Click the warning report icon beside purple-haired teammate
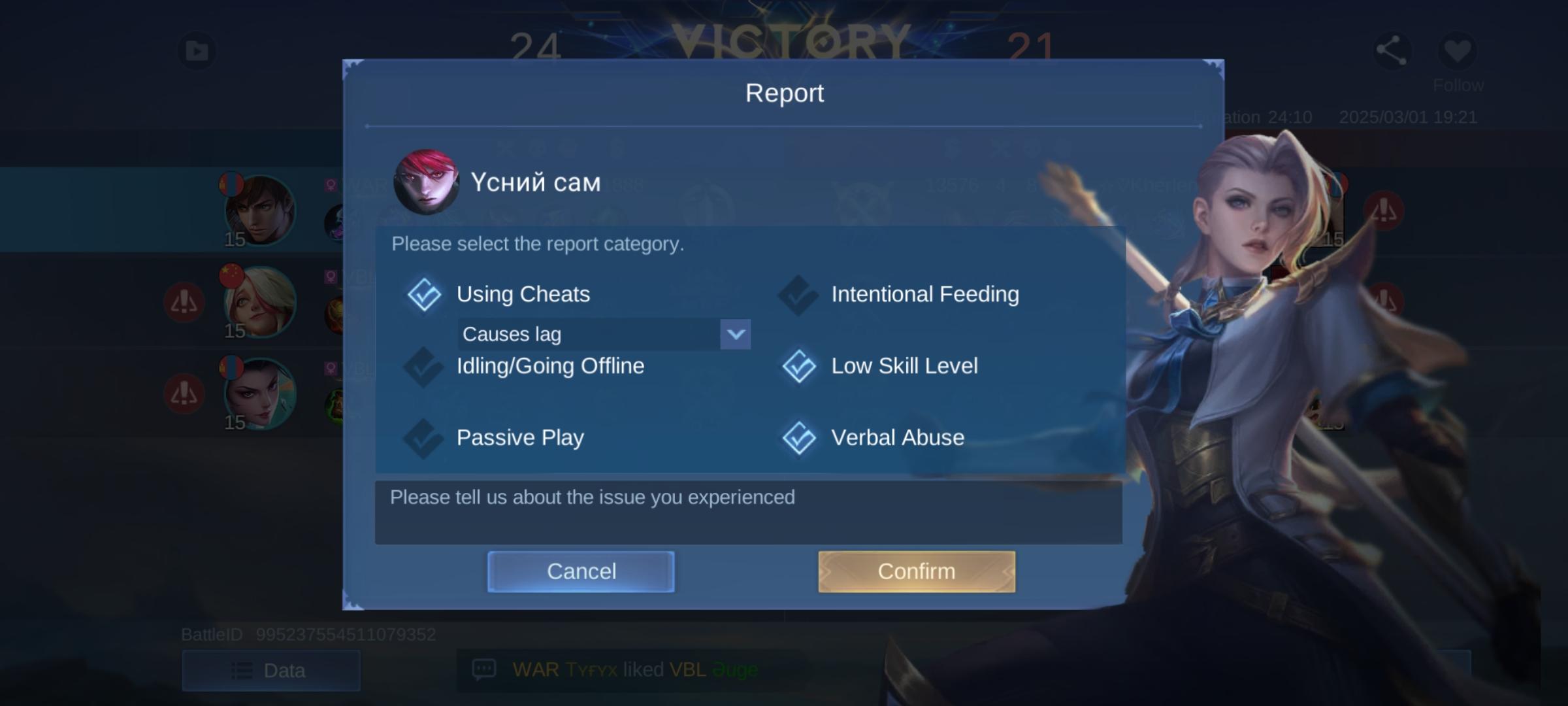Image resolution: width=1568 pixels, height=706 pixels. click(185, 392)
